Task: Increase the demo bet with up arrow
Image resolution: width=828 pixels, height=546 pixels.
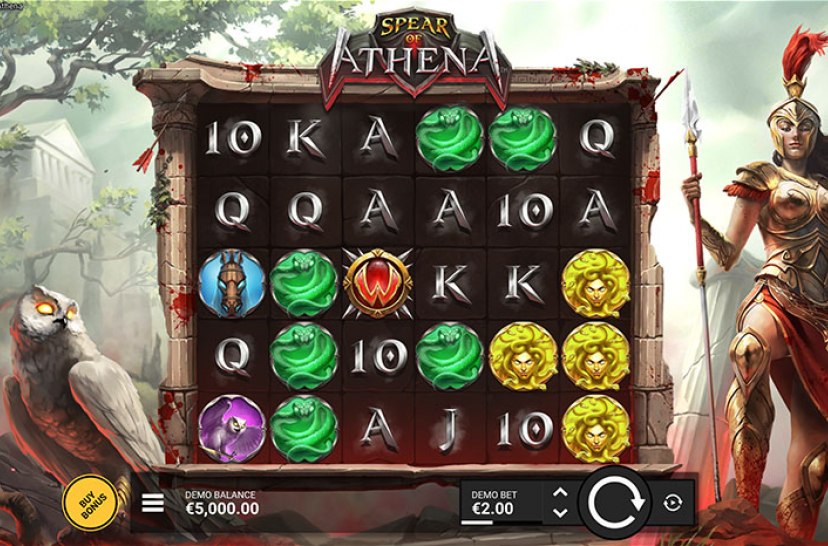Action: click(x=560, y=493)
